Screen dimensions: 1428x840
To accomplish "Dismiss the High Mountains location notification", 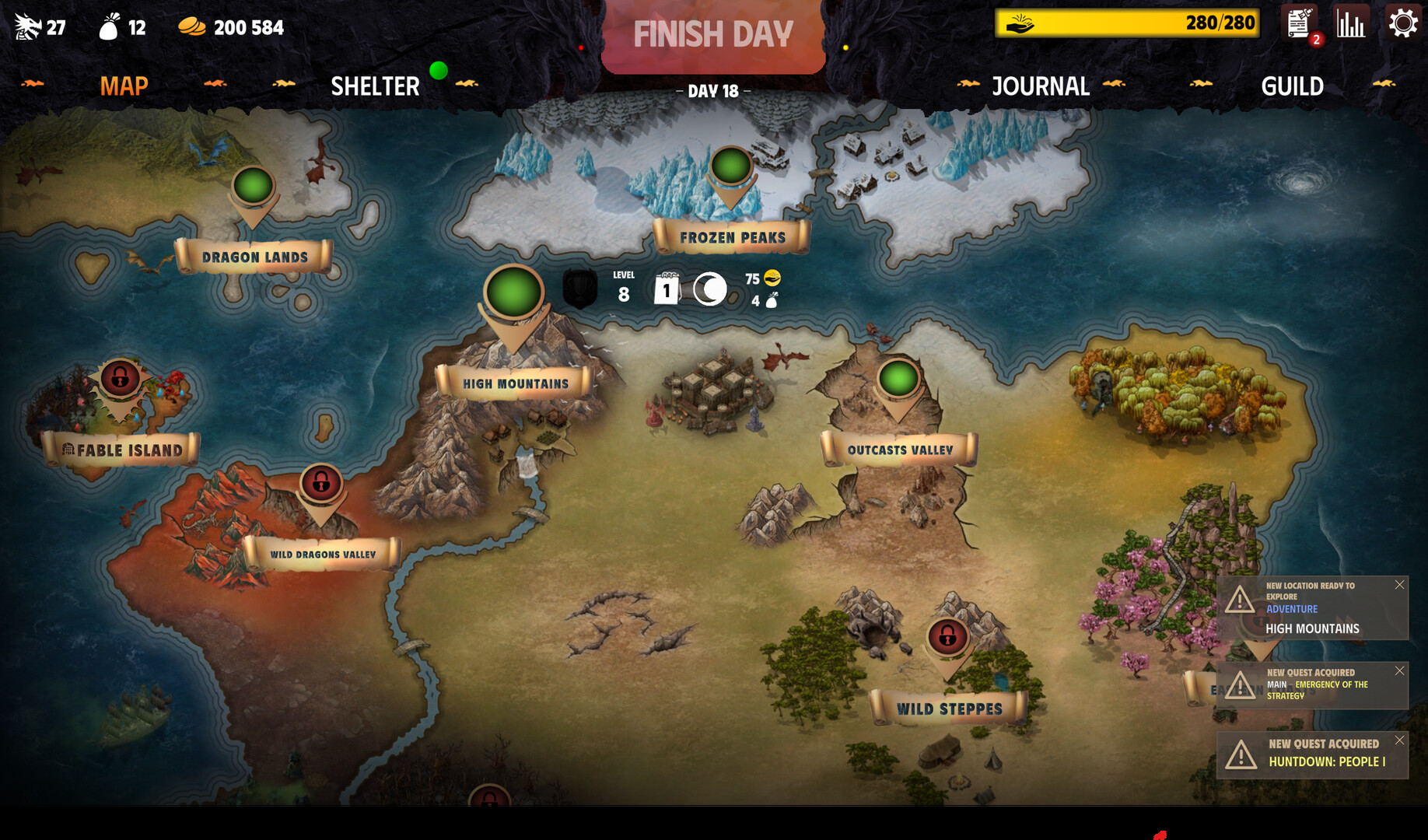I will click(1399, 585).
